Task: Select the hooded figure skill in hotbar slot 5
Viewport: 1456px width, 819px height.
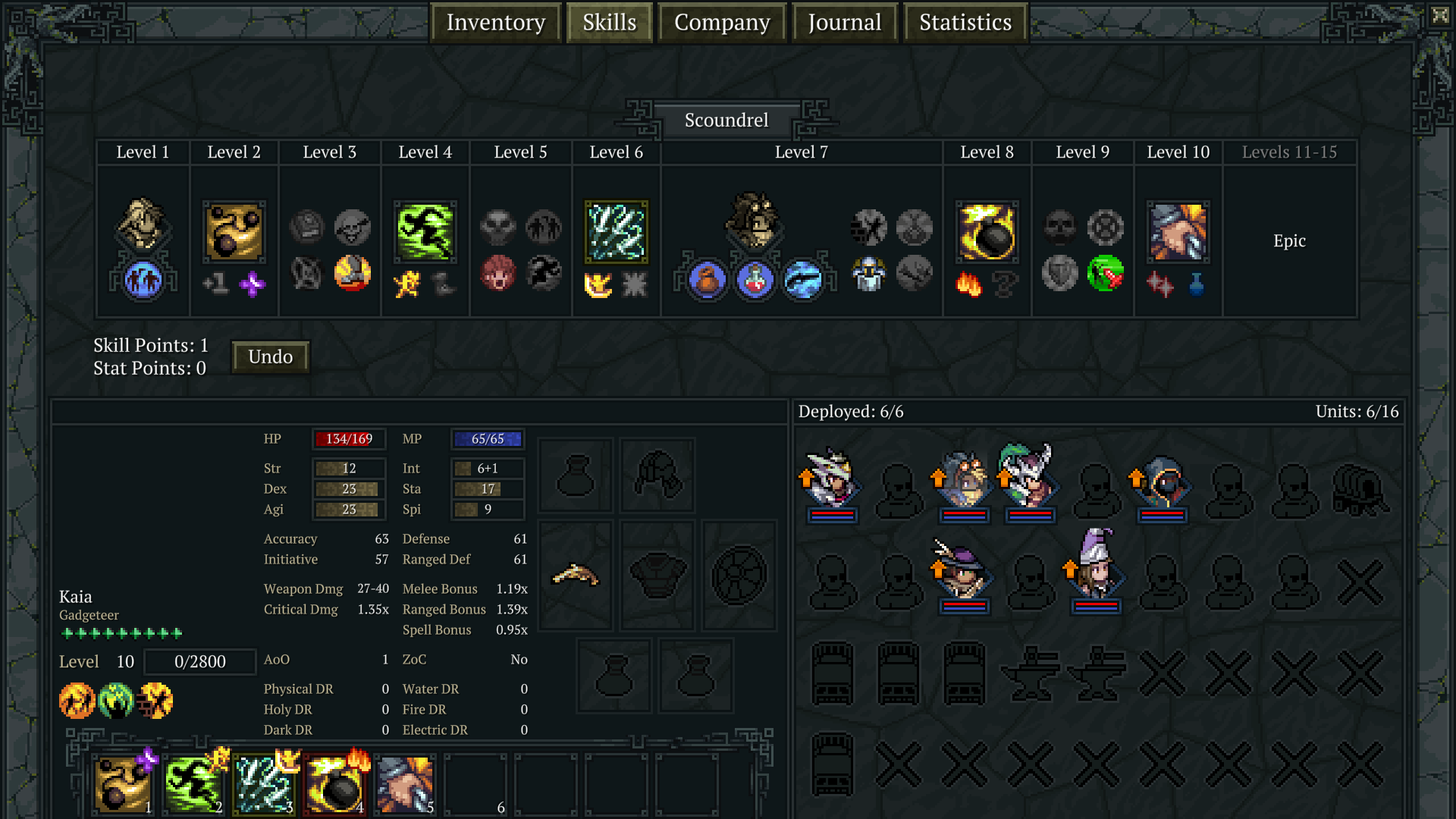Action: coord(404,783)
